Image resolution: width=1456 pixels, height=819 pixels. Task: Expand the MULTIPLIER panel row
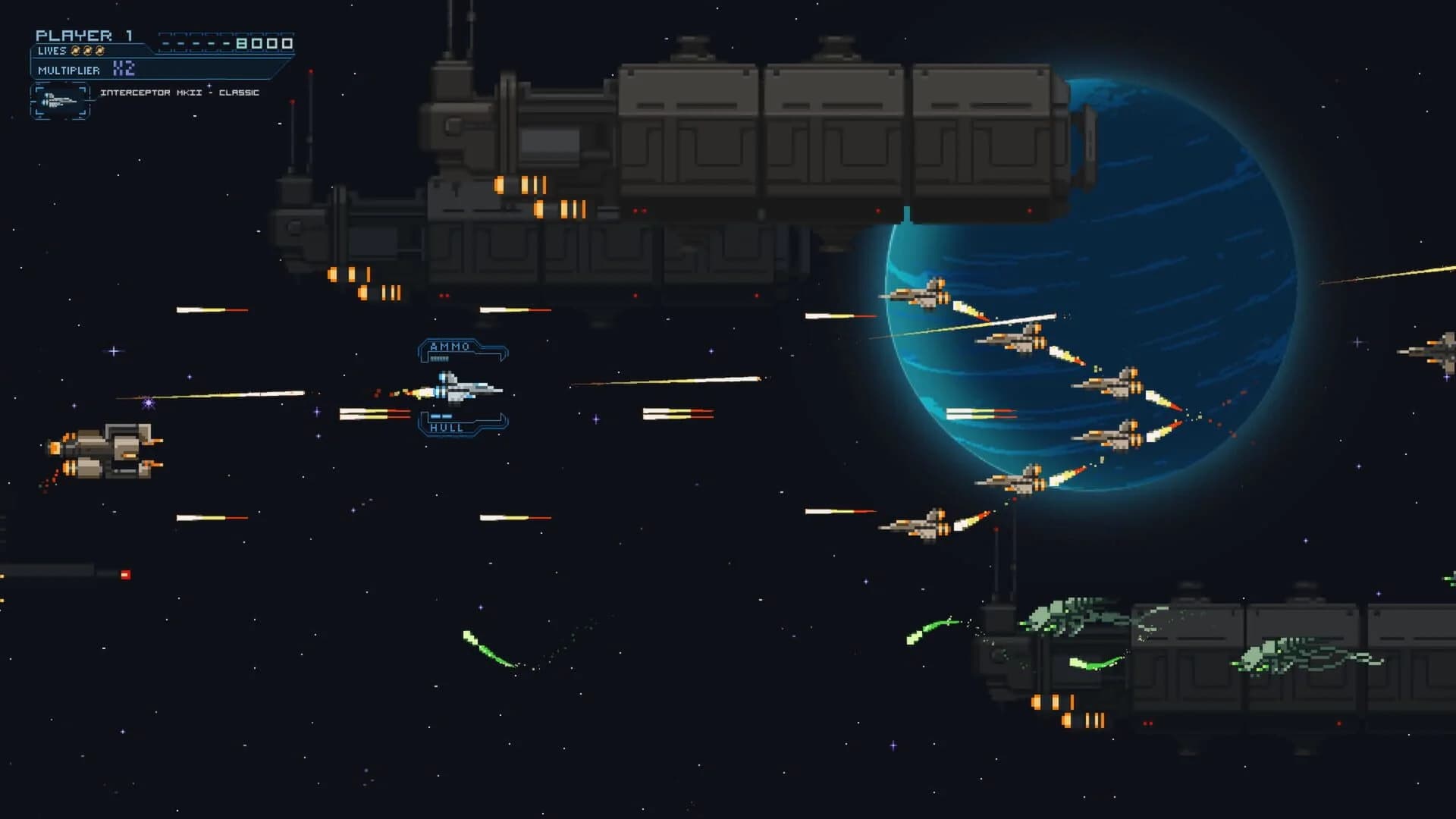(x=67, y=70)
